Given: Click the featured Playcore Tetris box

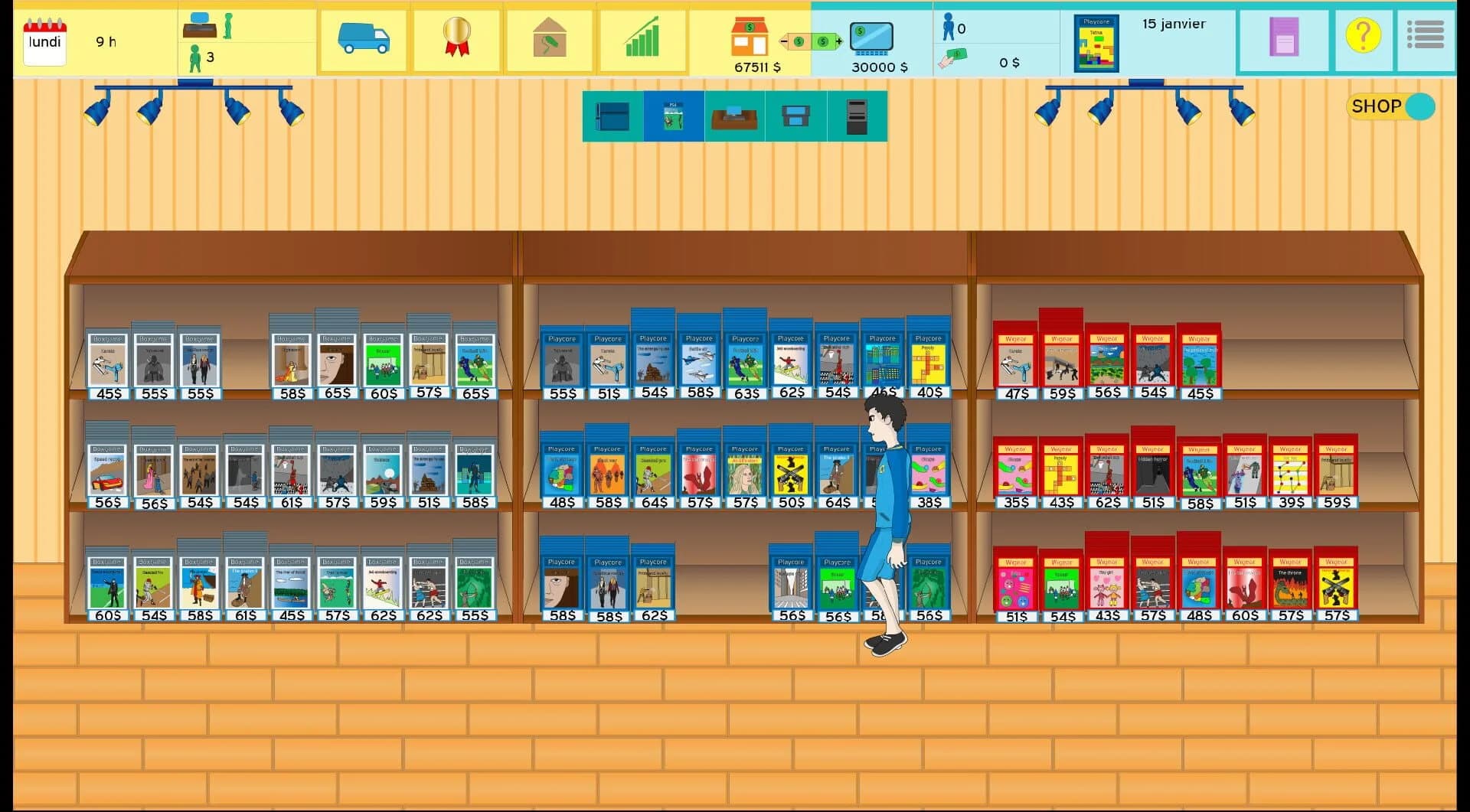Looking at the screenshot, I should [x=1096, y=44].
